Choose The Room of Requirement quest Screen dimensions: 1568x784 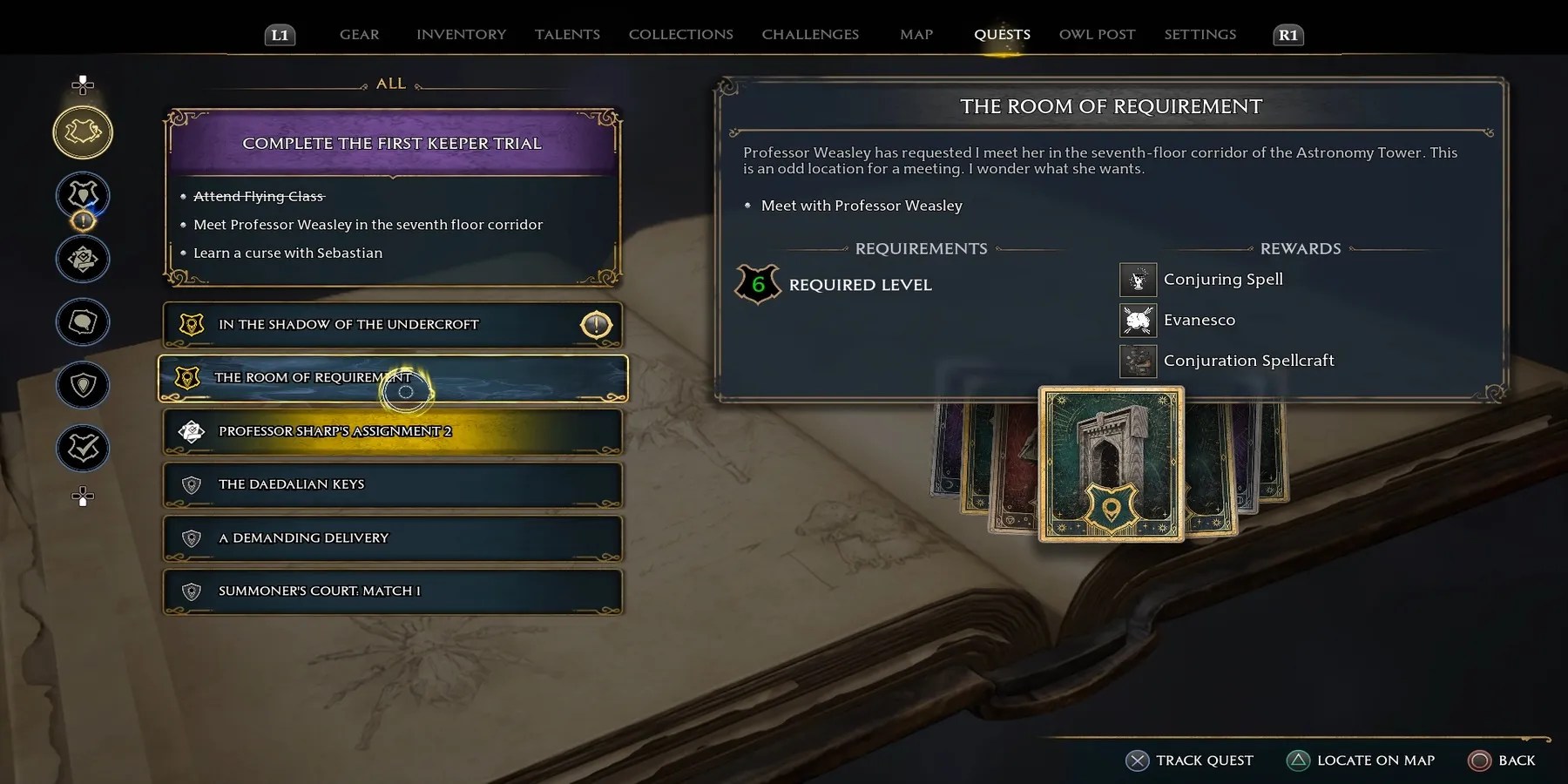tap(392, 378)
